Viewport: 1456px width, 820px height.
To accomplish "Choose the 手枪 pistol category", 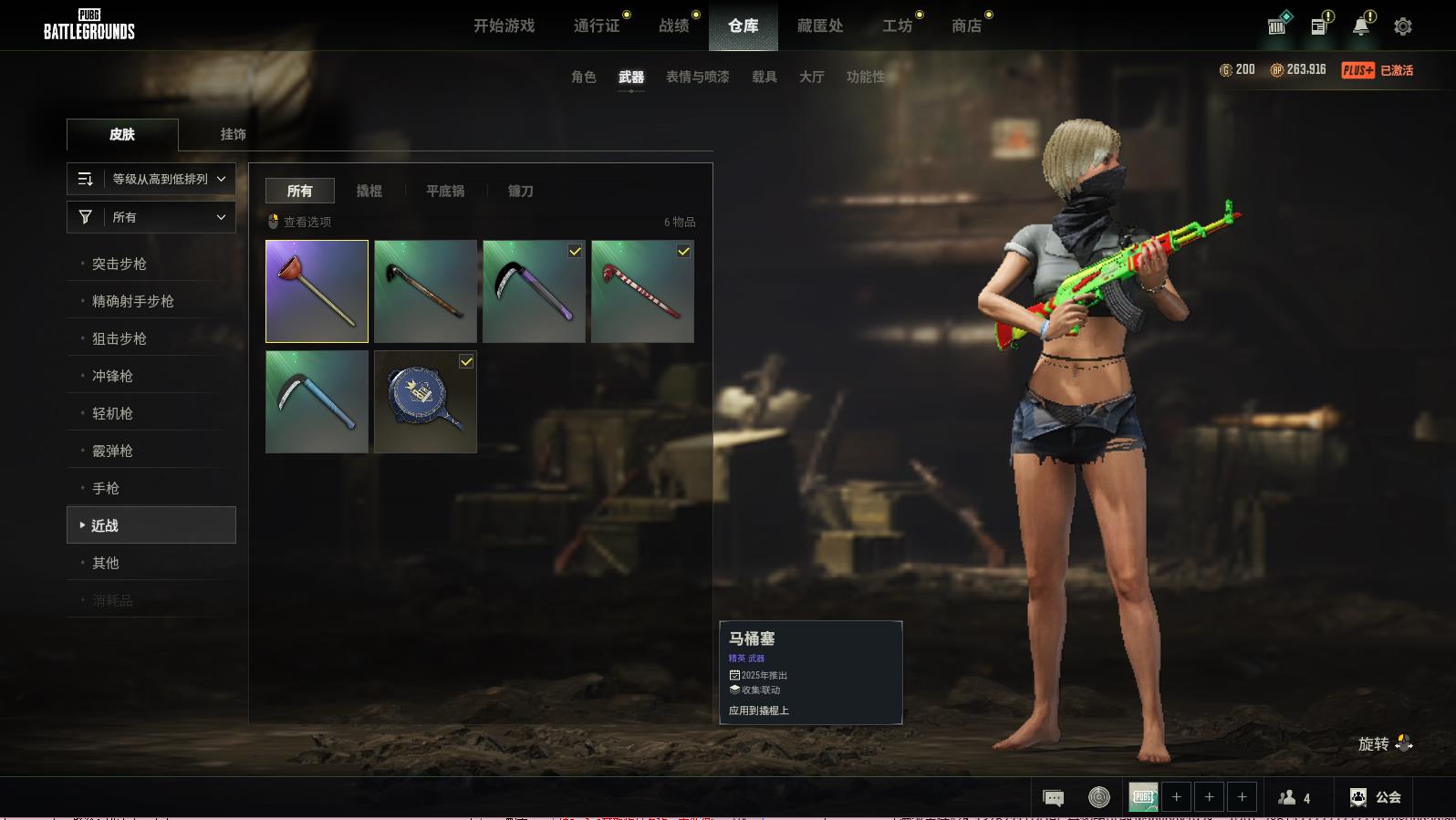I will click(x=106, y=488).
